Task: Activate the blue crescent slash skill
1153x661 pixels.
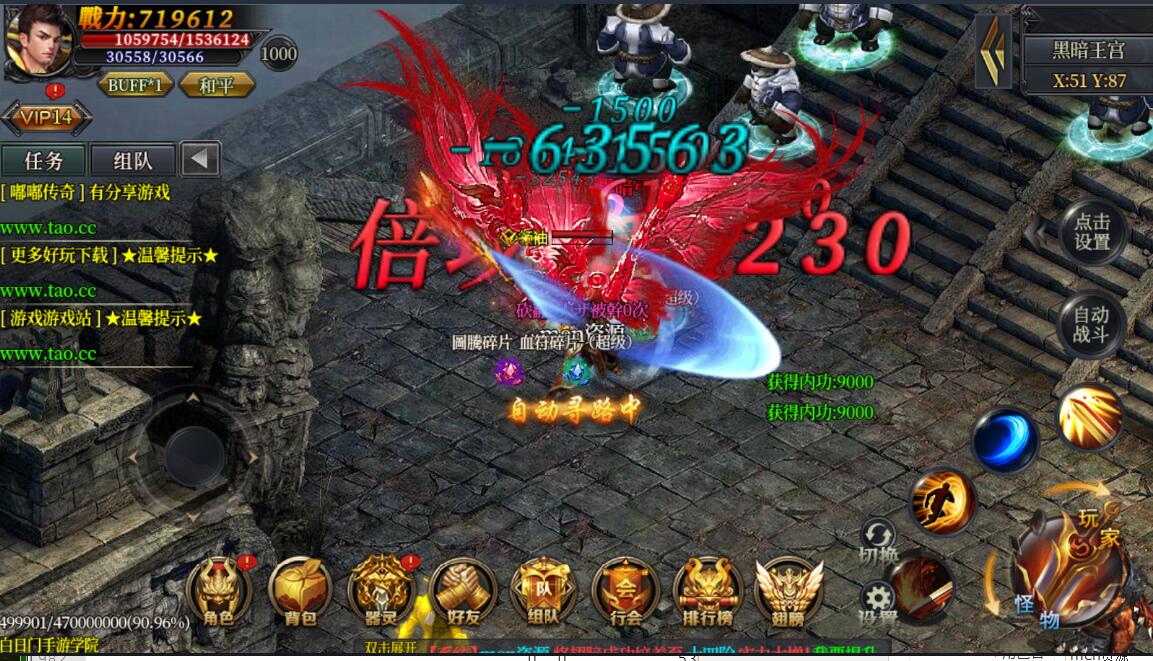Action: [x=1004, y=440]
